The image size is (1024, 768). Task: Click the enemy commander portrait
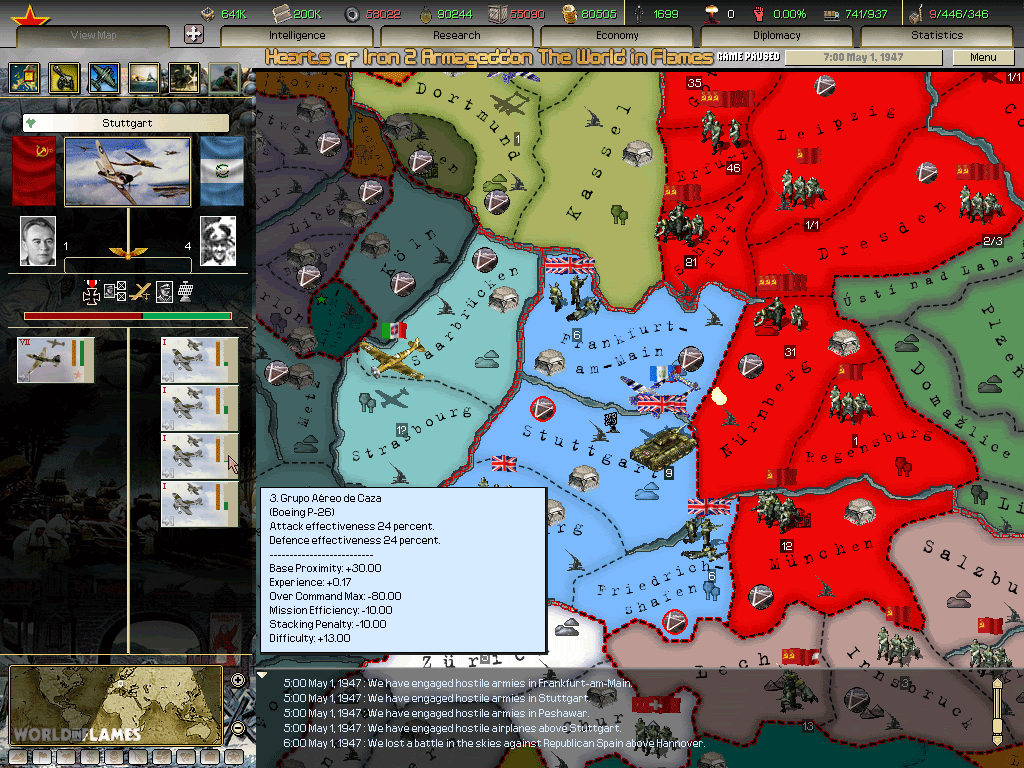(218, 241)
